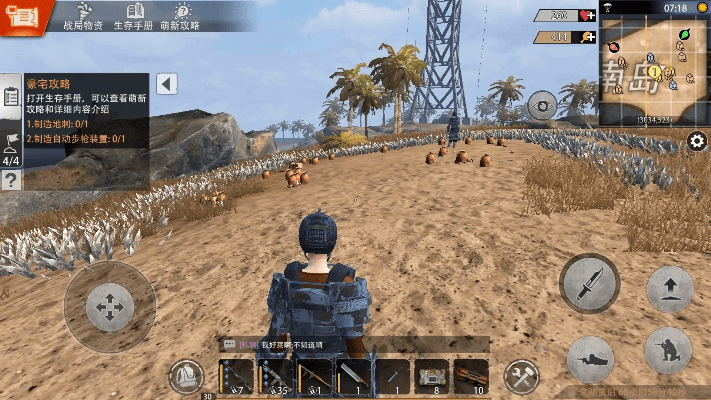This screenshot has height=400, width=711.
Task: Select the clipboard quest tab
Action: pyautogui.click(x=11, y=97)
